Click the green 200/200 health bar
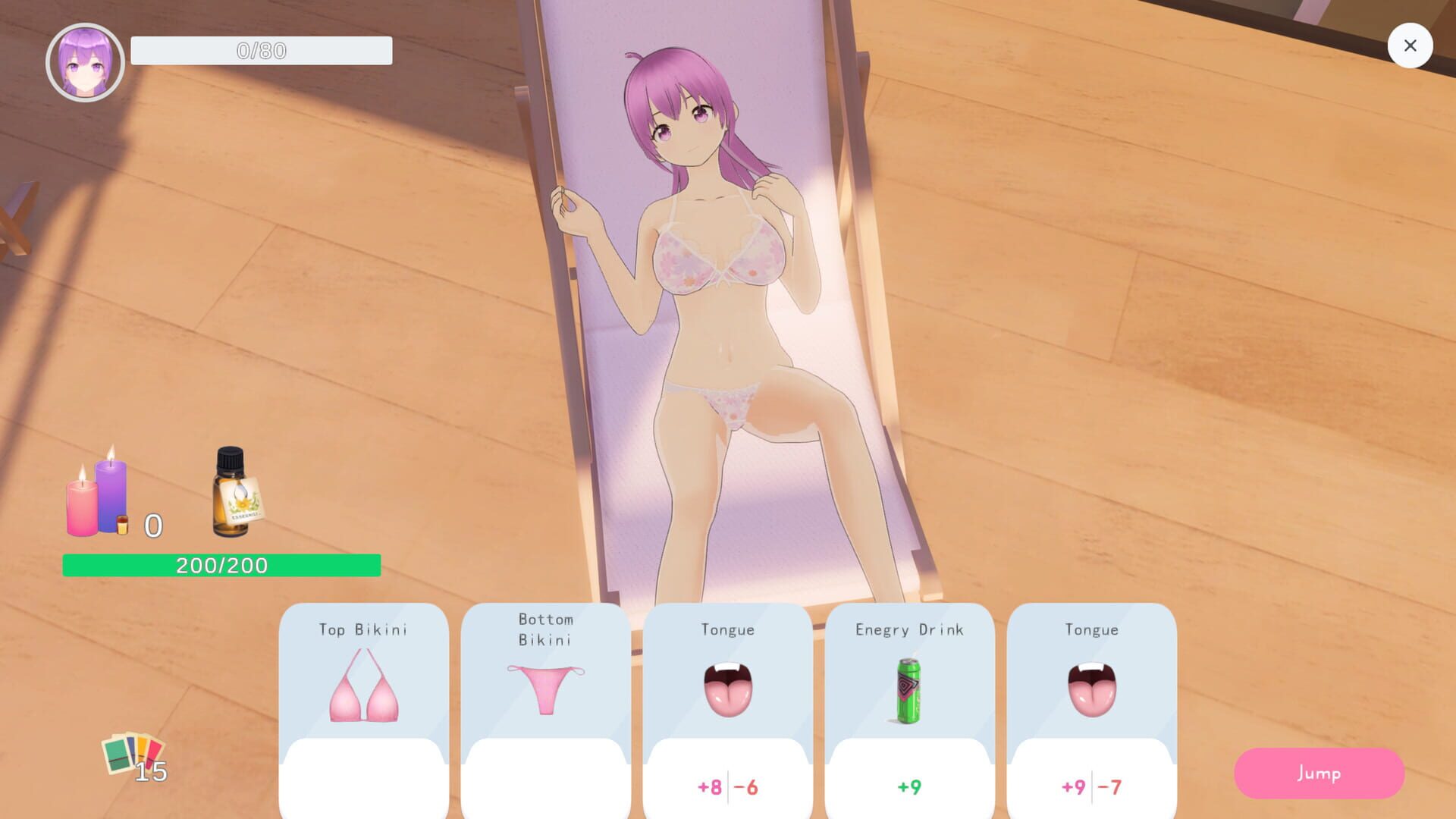The height and width of the screenshot is (819, 1456). [220, 565]
